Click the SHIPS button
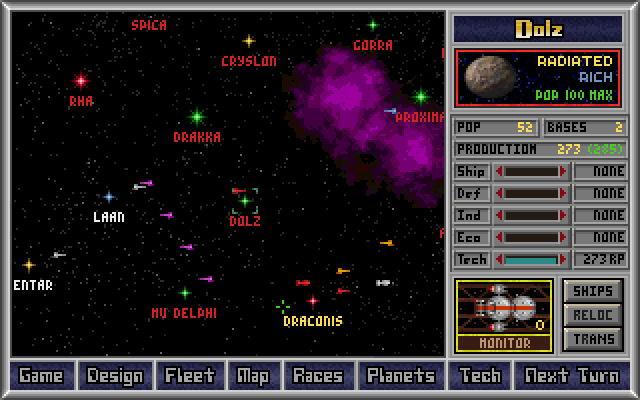Screen dimensions: 640x400 [x=593, y=291]
